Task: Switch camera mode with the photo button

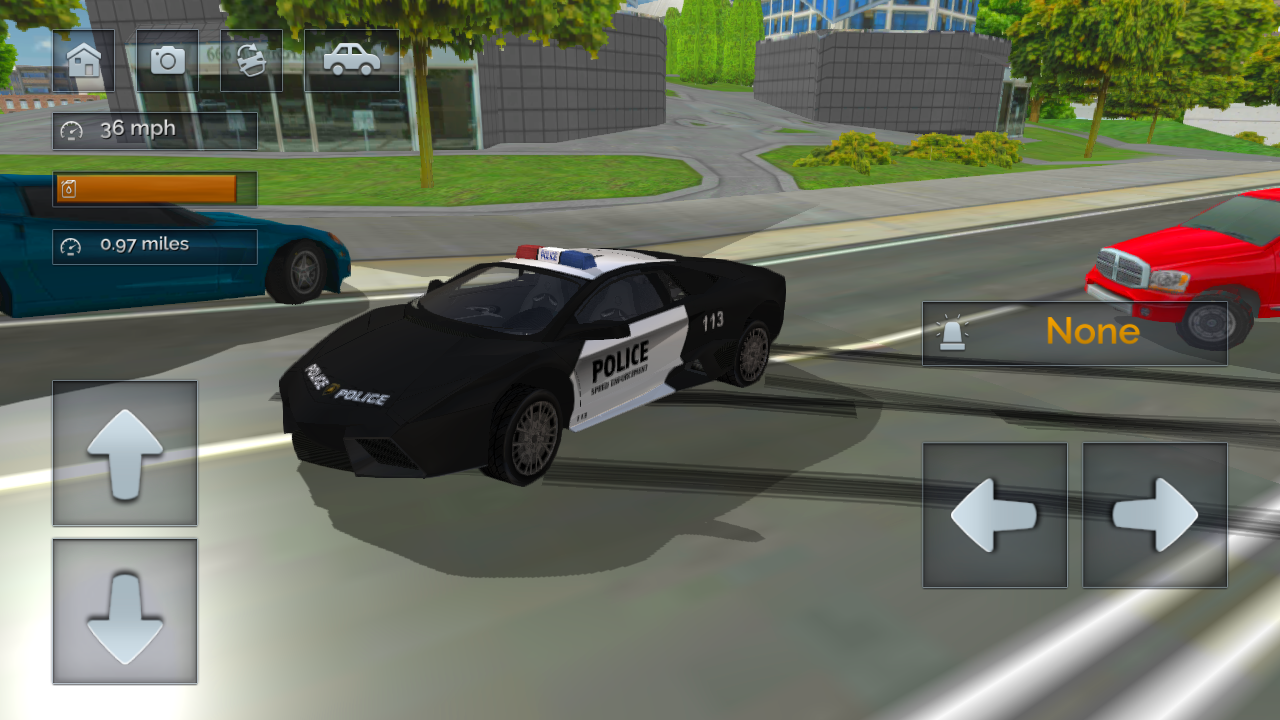Action: click(x=166, y=60)
